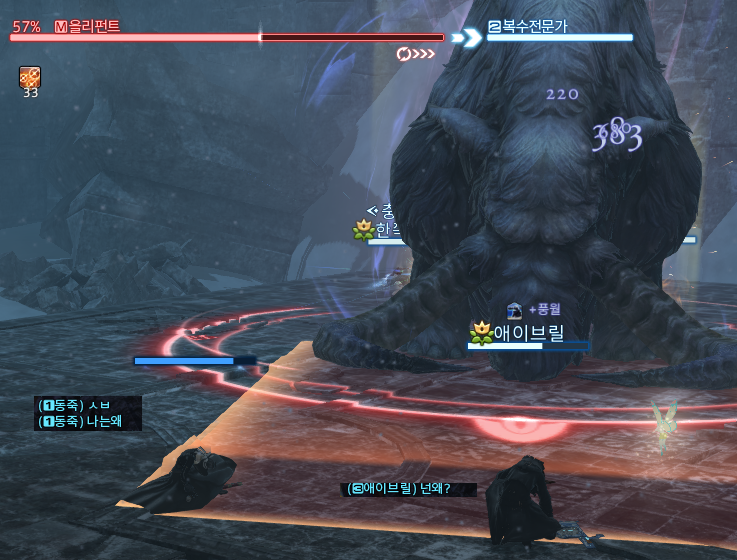Select the 애이브릴 player nameplate
The height and width of the screenshot is (560, 737).
pos(528,332)
